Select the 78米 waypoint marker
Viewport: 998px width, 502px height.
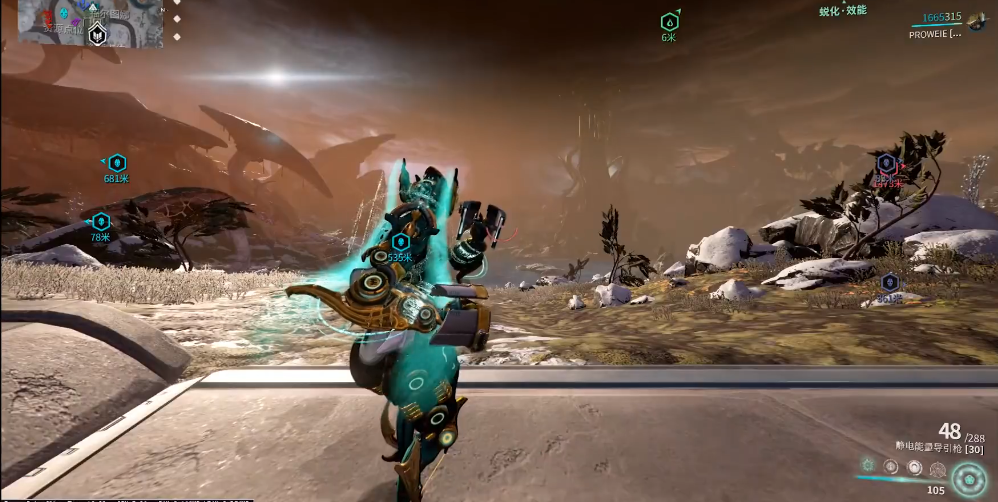(100, 221)
